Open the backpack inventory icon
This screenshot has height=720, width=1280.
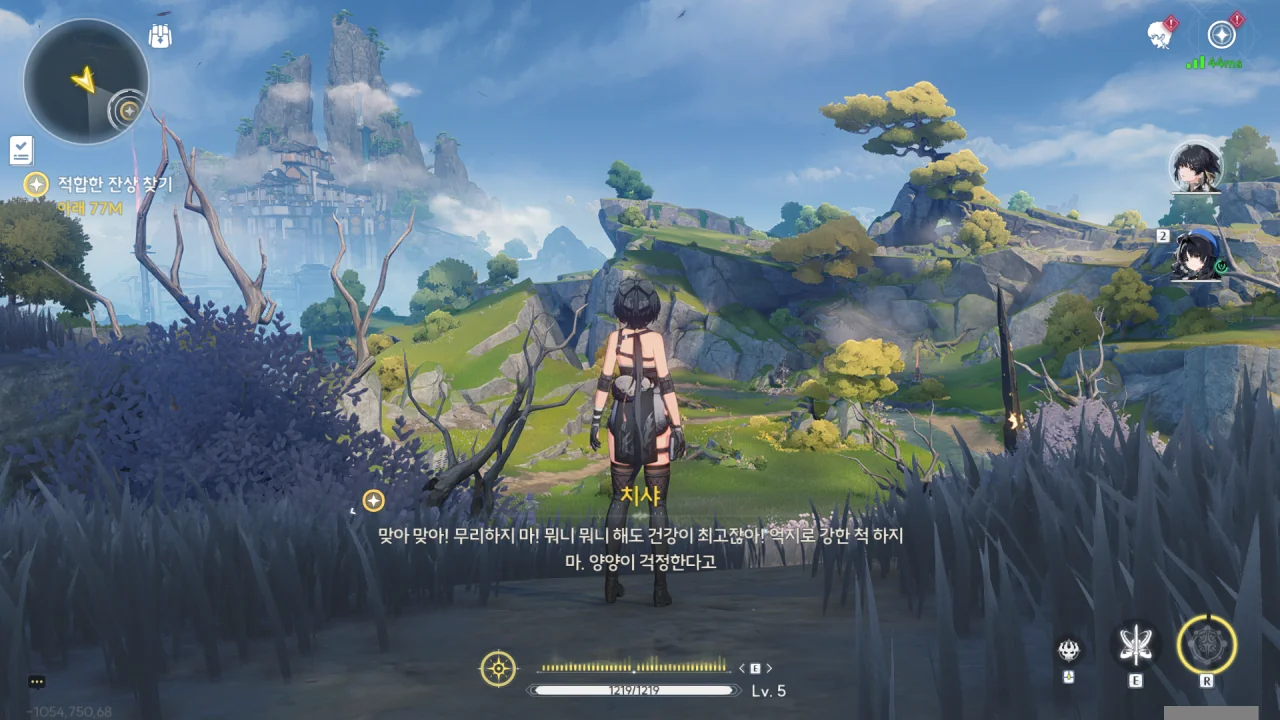click(161, 37)
